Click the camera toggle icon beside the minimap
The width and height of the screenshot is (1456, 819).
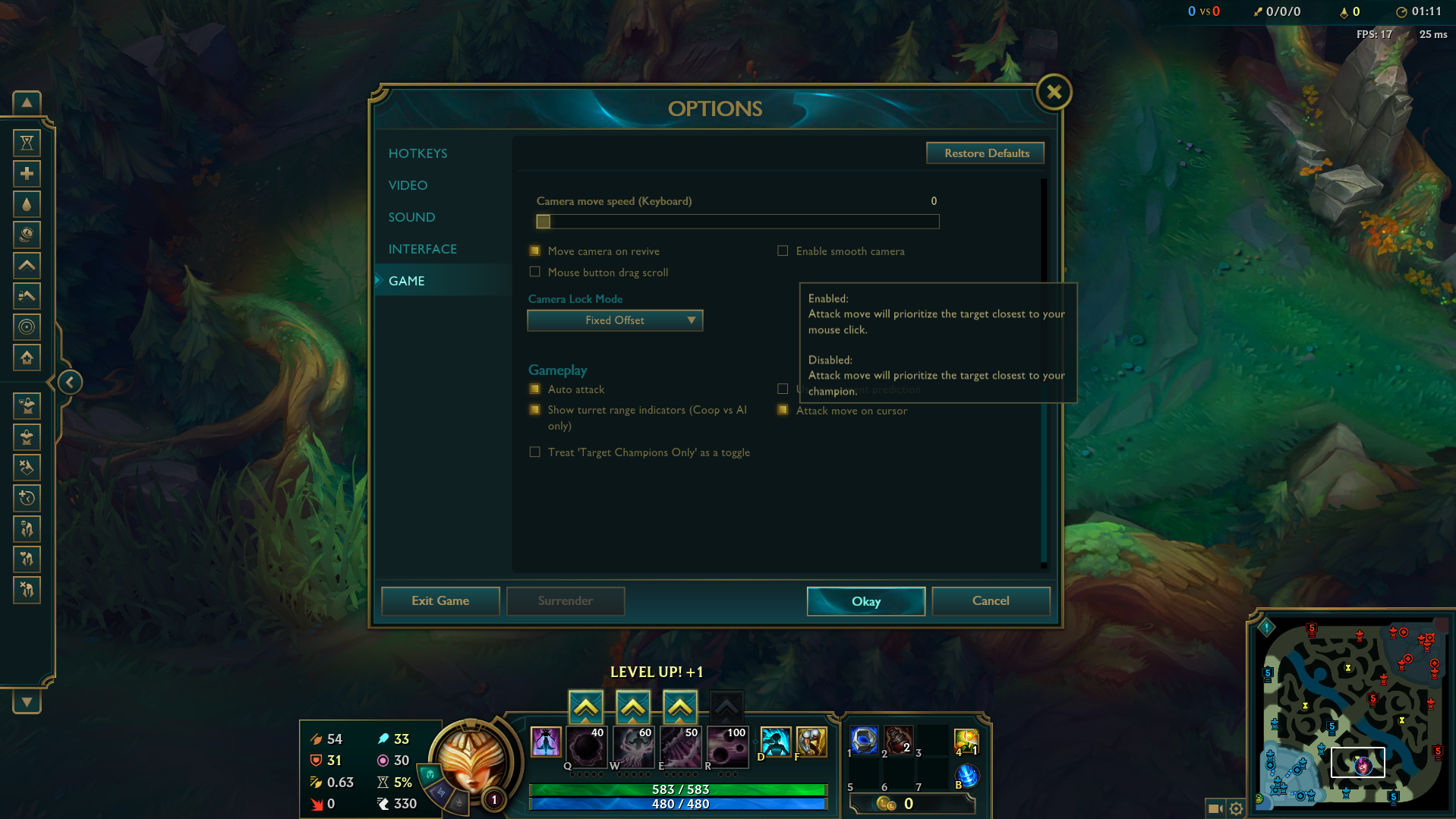[x=1215, y=809]
